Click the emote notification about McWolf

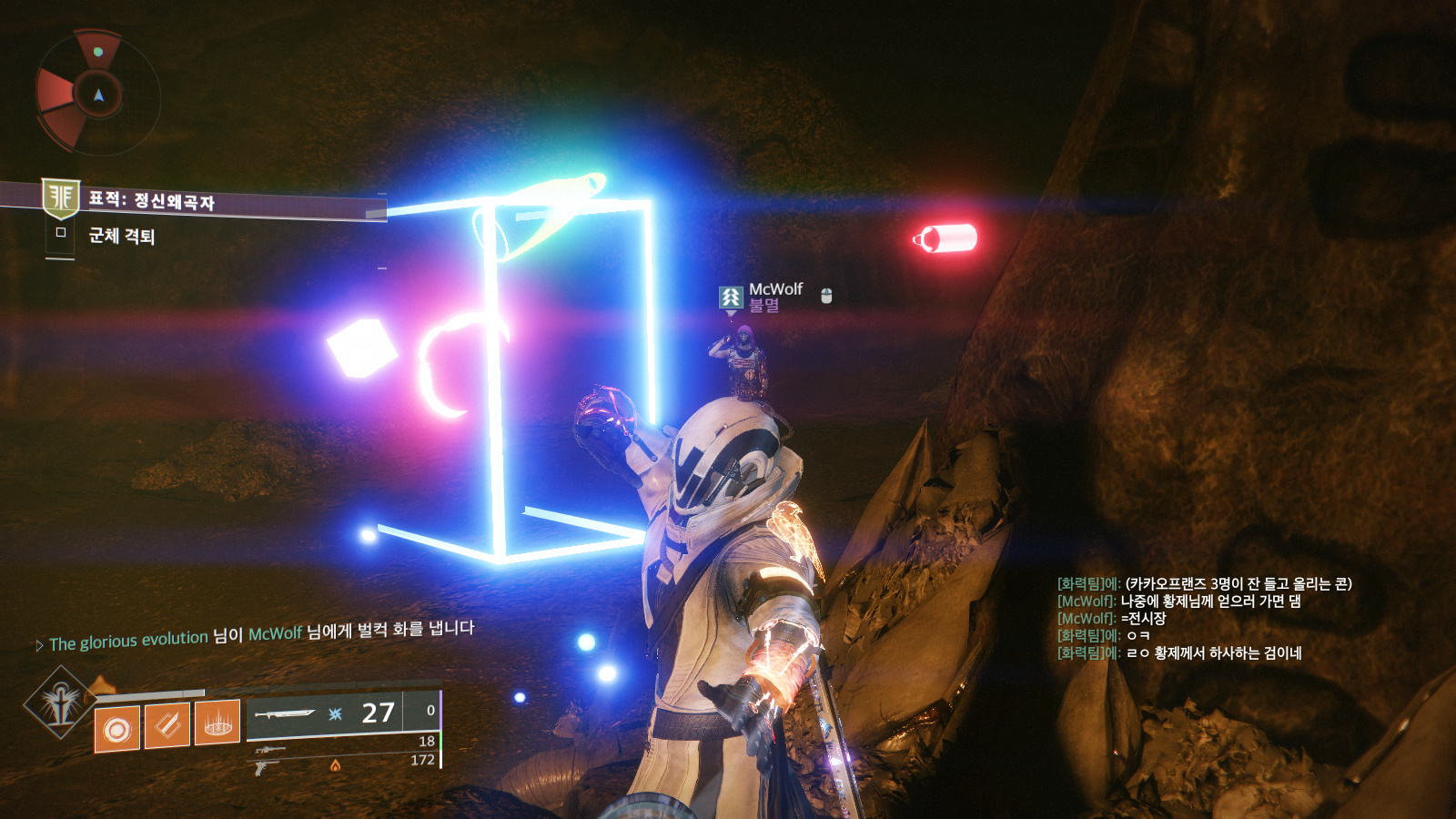260,635
